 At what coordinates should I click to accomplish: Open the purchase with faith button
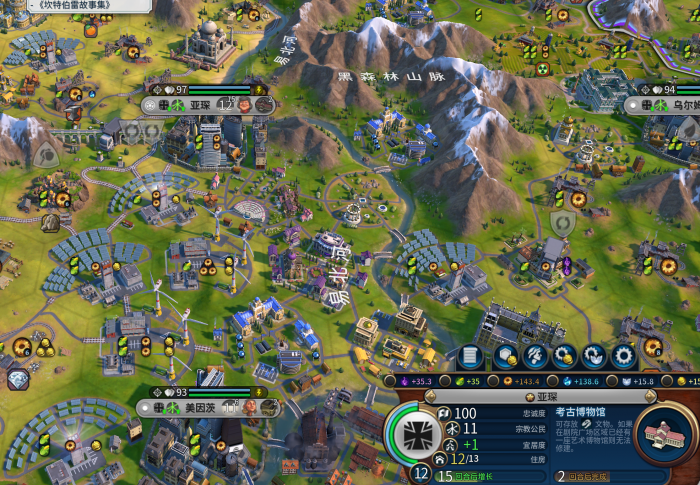pyautogui.click(x=594, y=355)
